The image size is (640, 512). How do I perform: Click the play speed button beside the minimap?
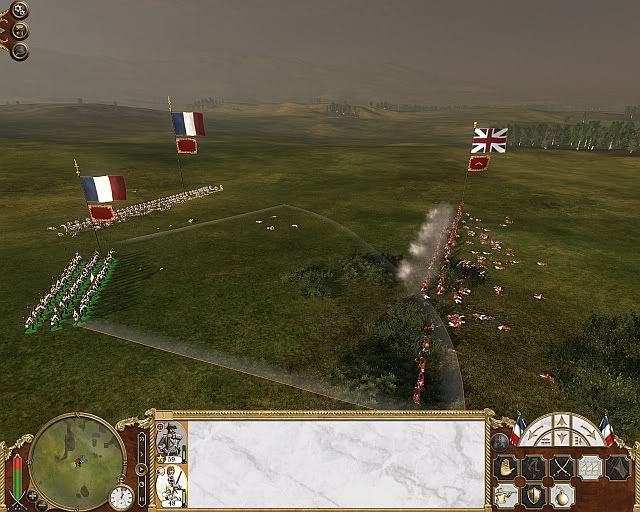(141, 468)
